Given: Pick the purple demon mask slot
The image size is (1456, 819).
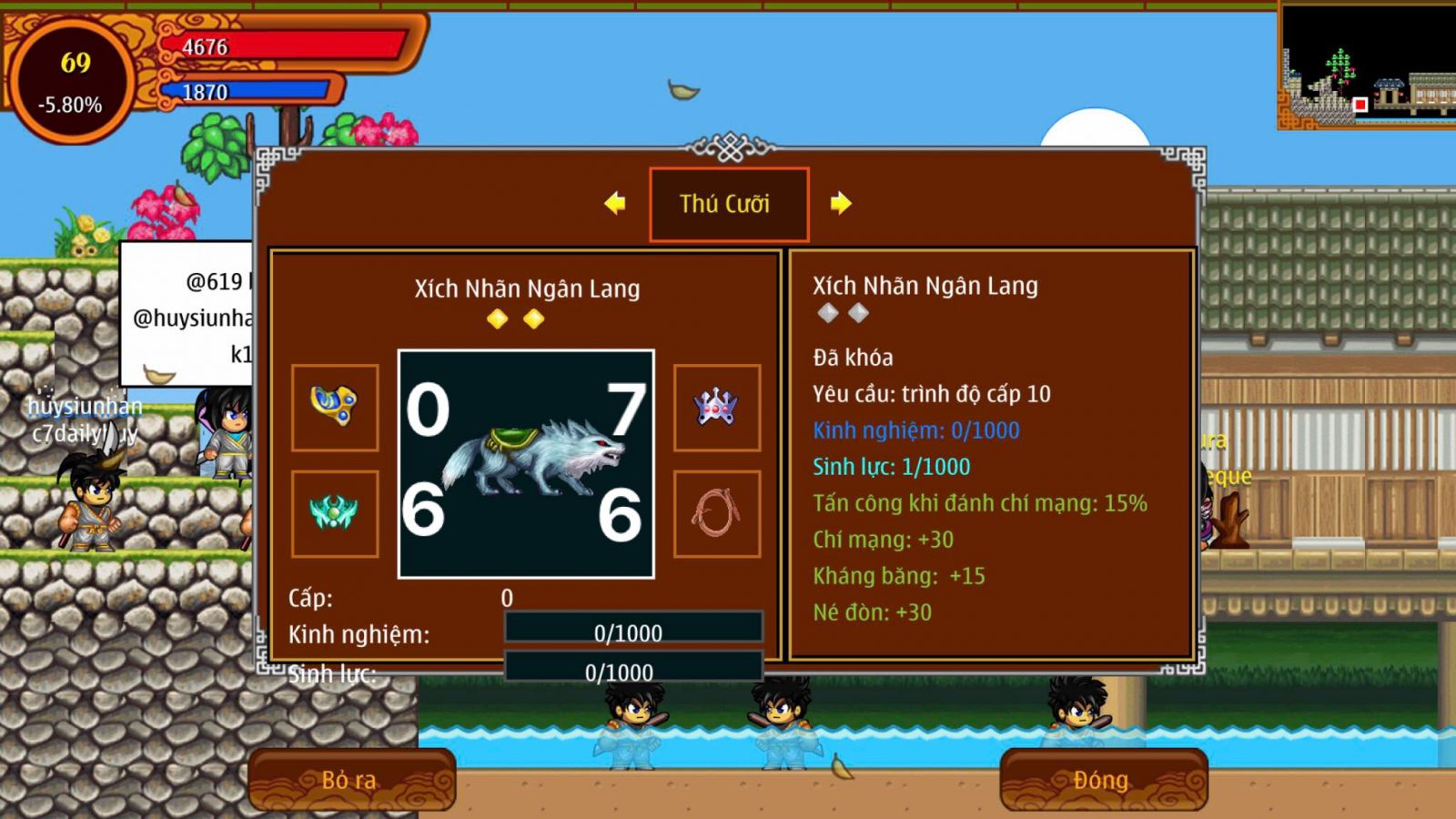Looking at the screenshot, I should pos(717,408).
